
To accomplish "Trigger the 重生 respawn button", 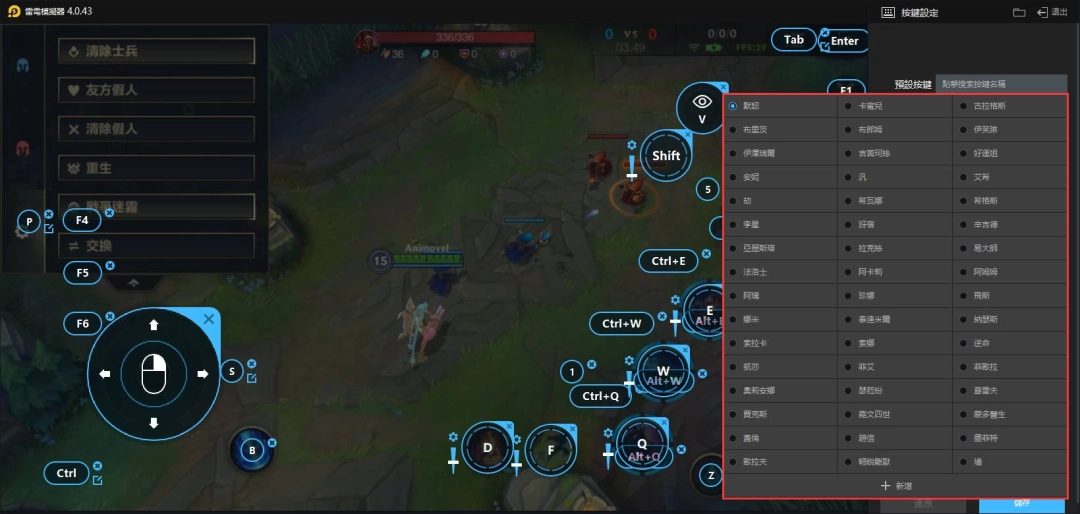I will tap(156, 168).
